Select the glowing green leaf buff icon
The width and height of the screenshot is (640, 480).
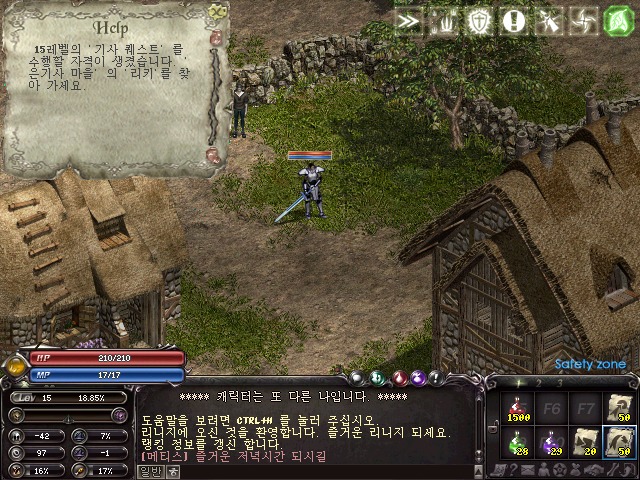pos(620,20)
